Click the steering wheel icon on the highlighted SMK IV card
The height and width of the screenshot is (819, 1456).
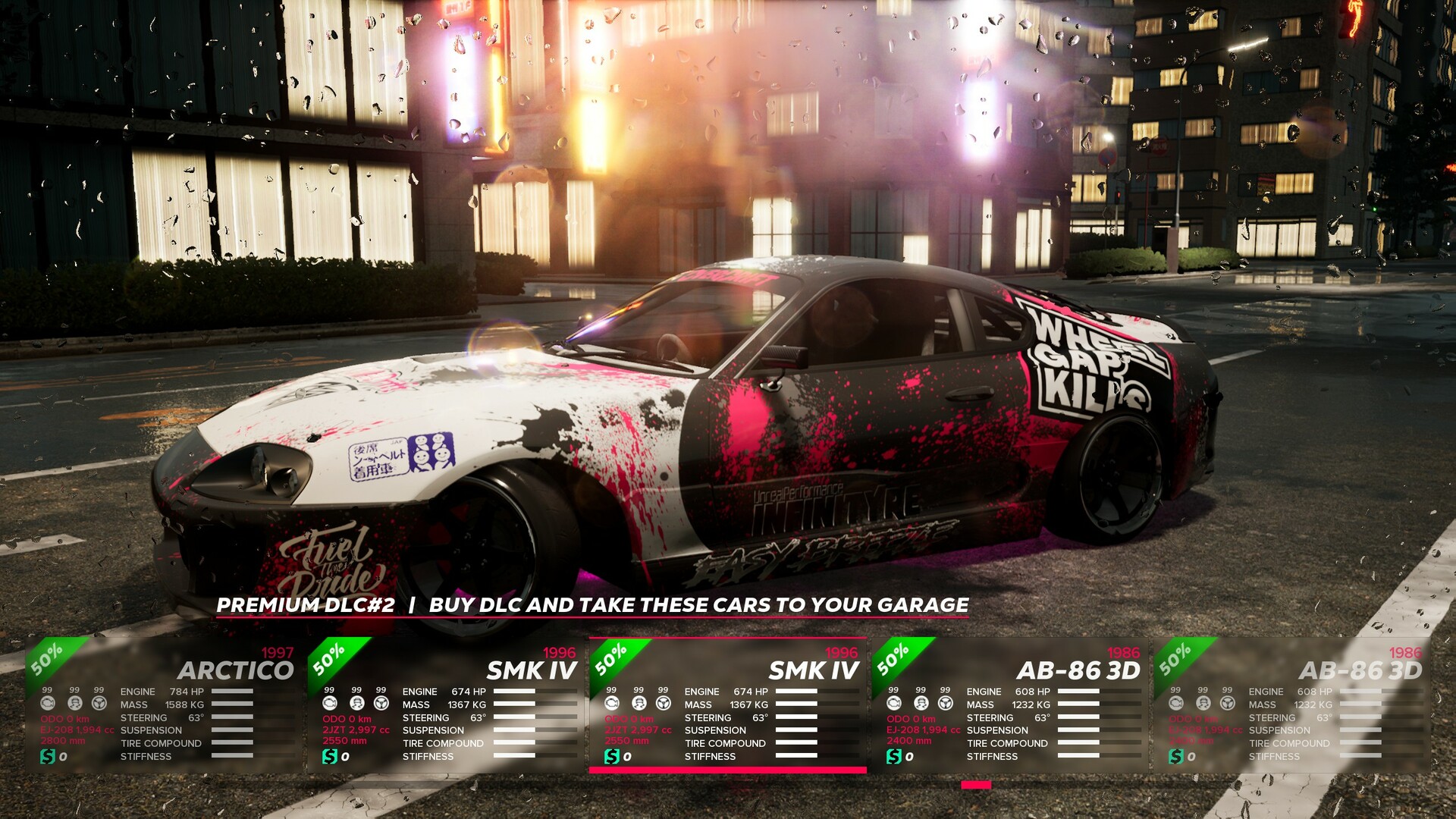(x=664, y=703)
